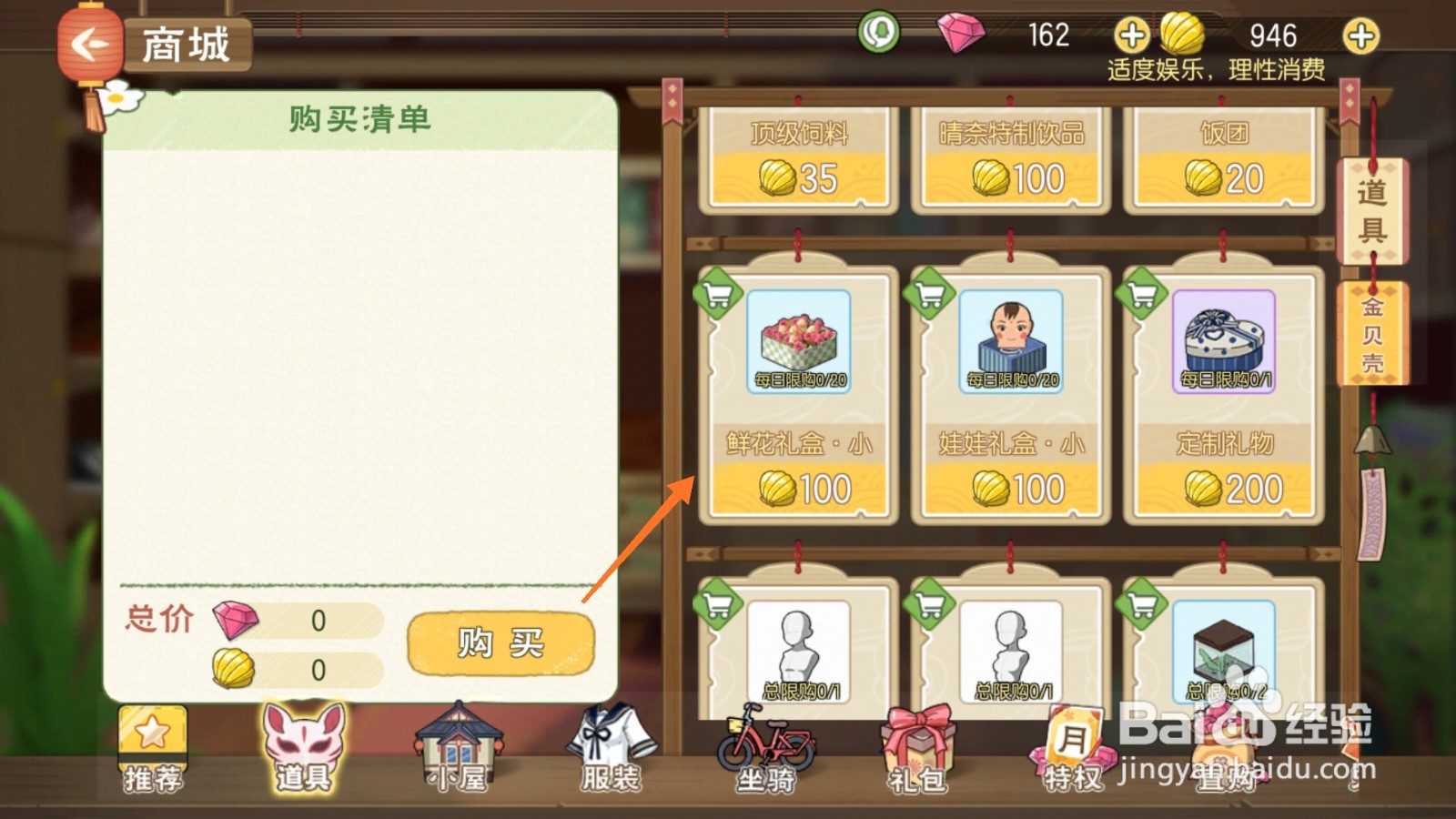Click the shopping cart icon on 娃娃礼盒·小
The image size is (1456, 819).
pos(930,295)
